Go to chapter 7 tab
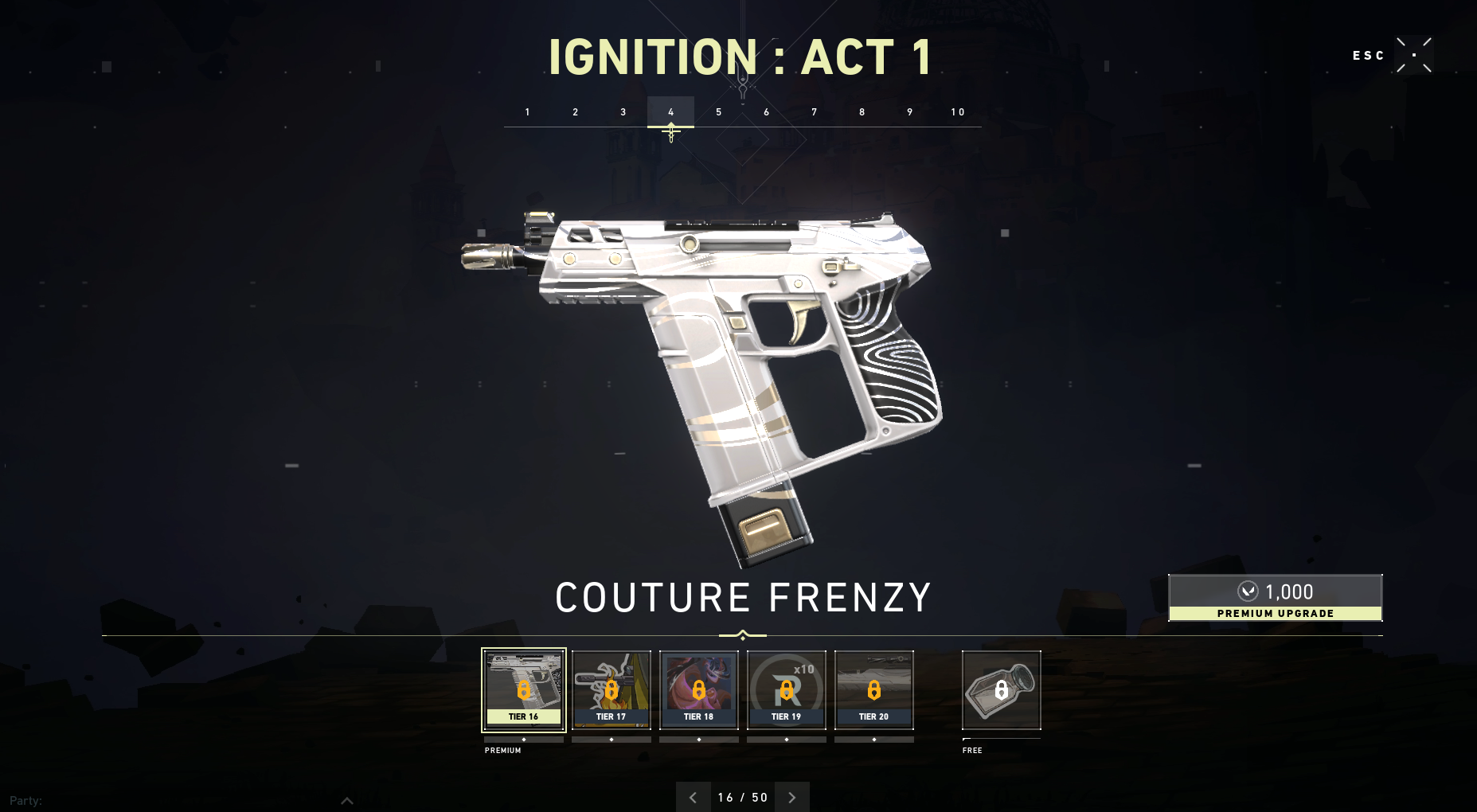This screenshot has width=1477, height=812. 814,112
